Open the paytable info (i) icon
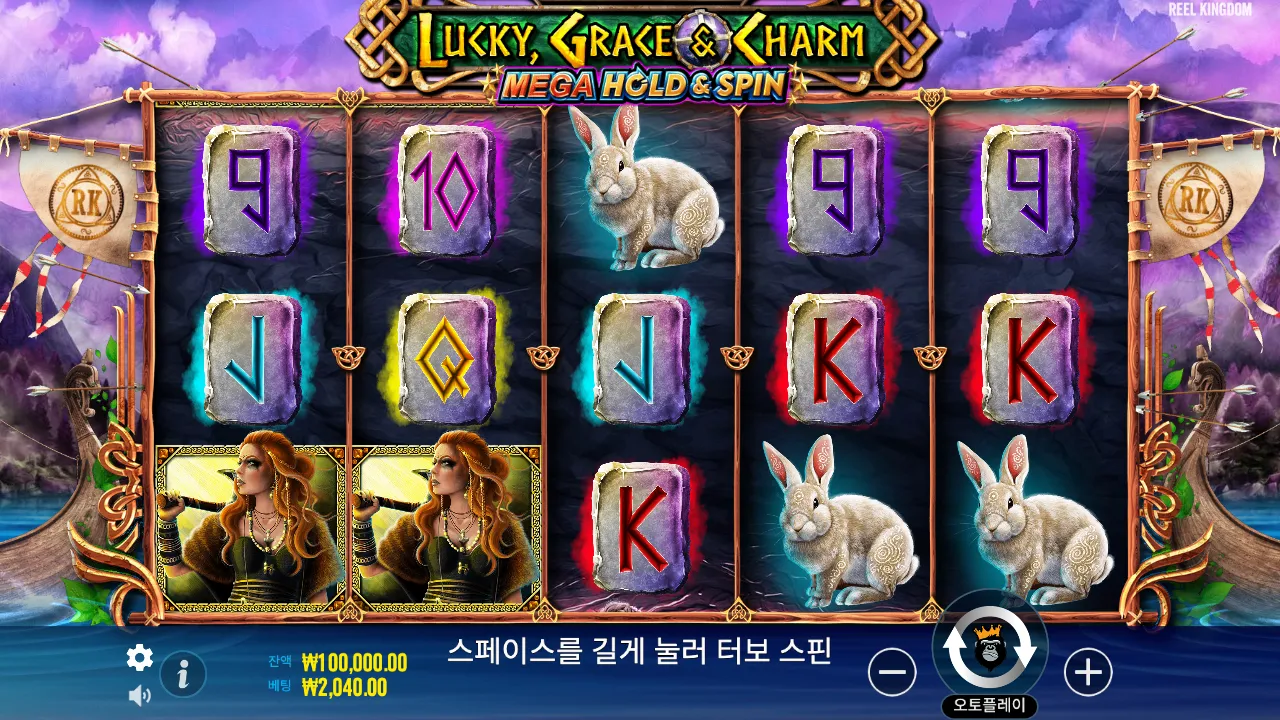Image resolution: width=1280 pixels, height=720 pixels. pyautogui.click(x=181, y=674)
